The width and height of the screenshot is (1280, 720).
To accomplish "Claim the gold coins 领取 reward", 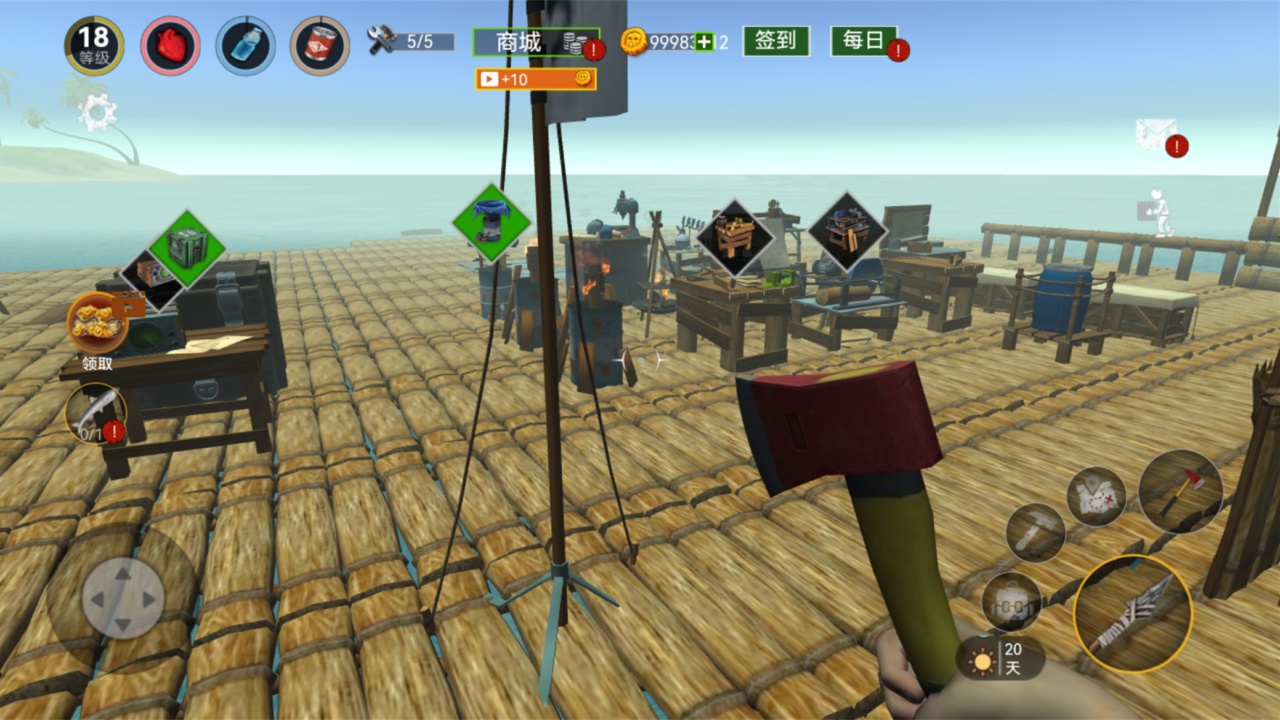I will coord(97,324).
